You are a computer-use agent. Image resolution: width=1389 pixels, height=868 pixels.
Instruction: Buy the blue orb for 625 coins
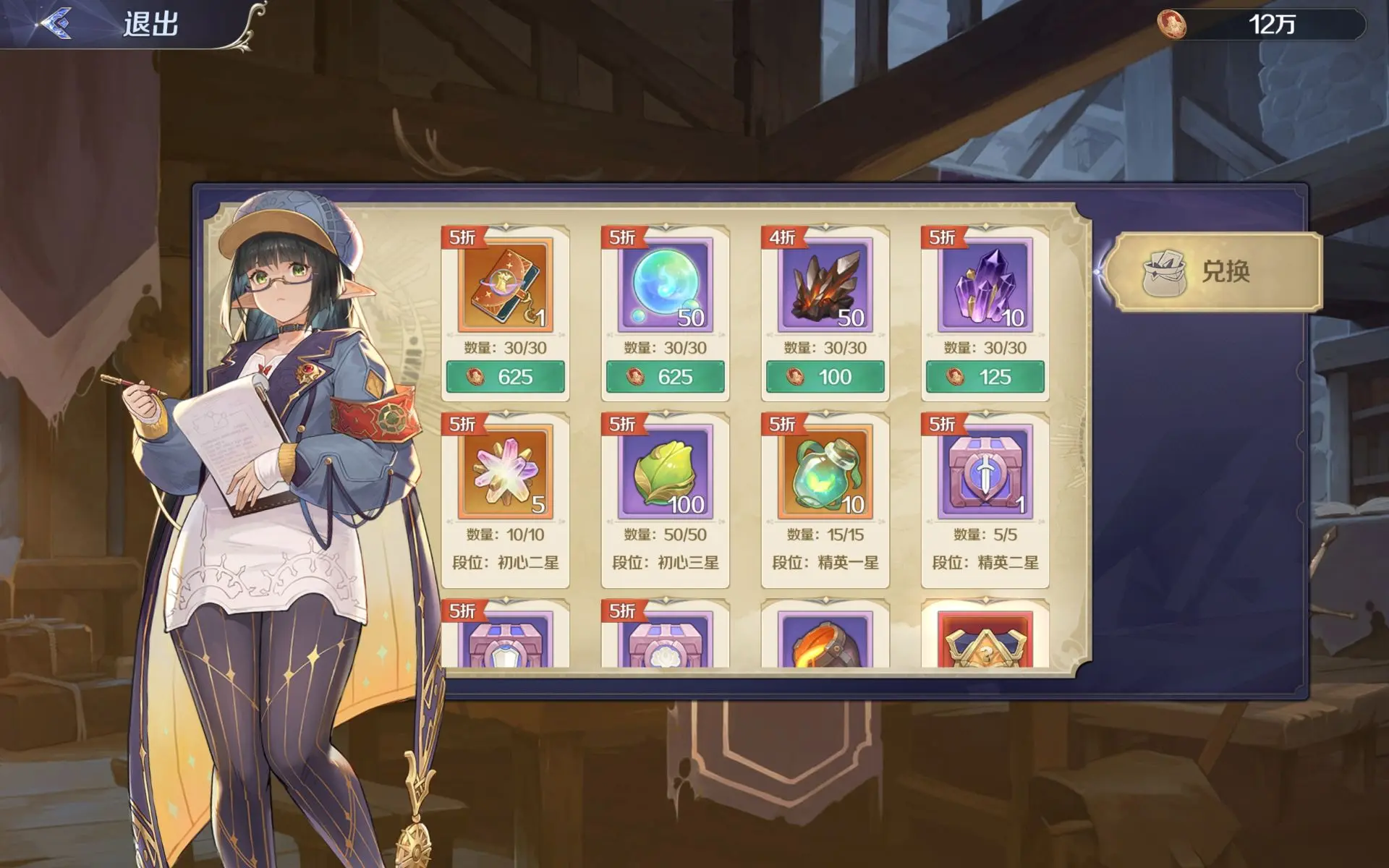point(665,377)
